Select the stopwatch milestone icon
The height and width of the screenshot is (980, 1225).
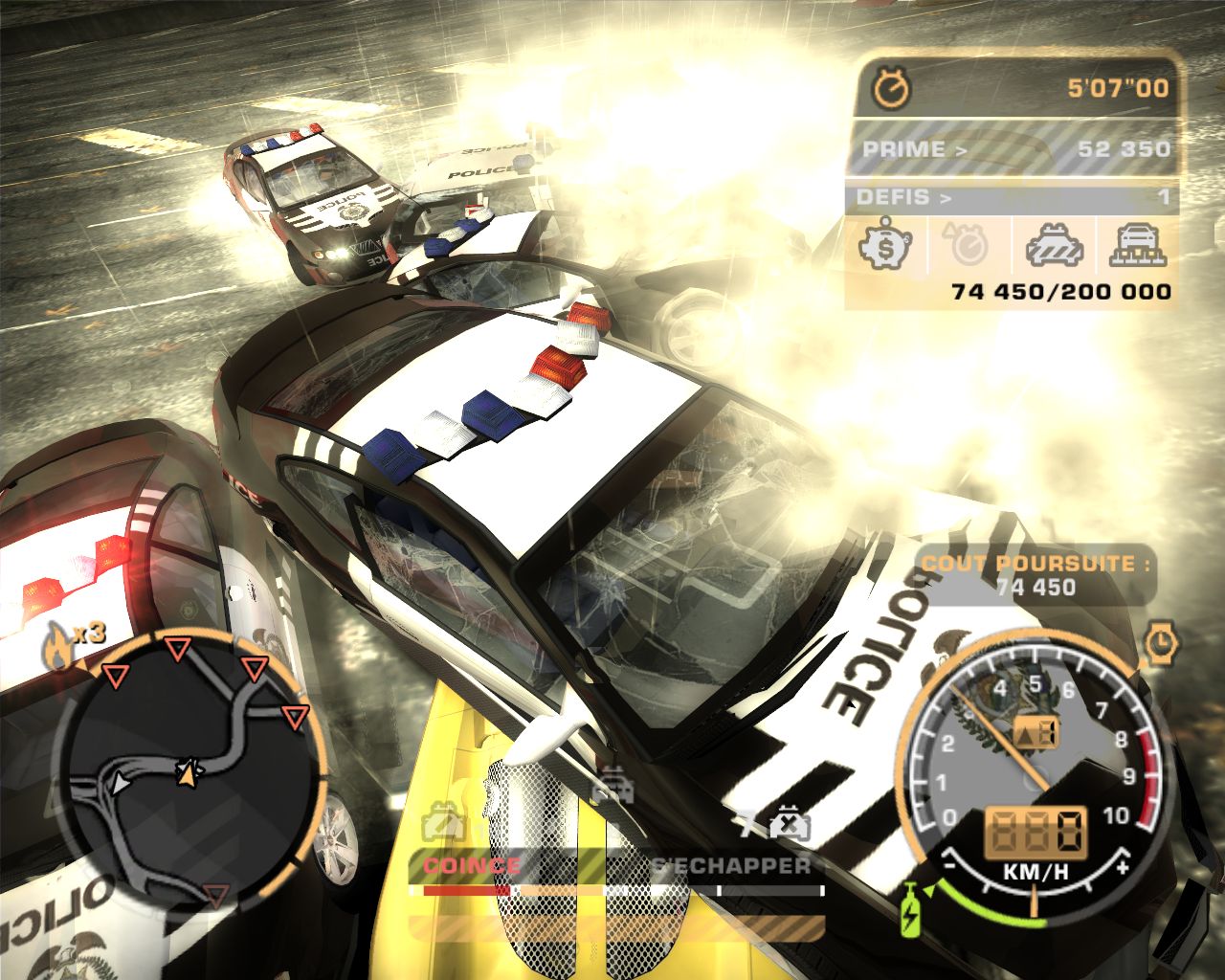coord(968,246)
